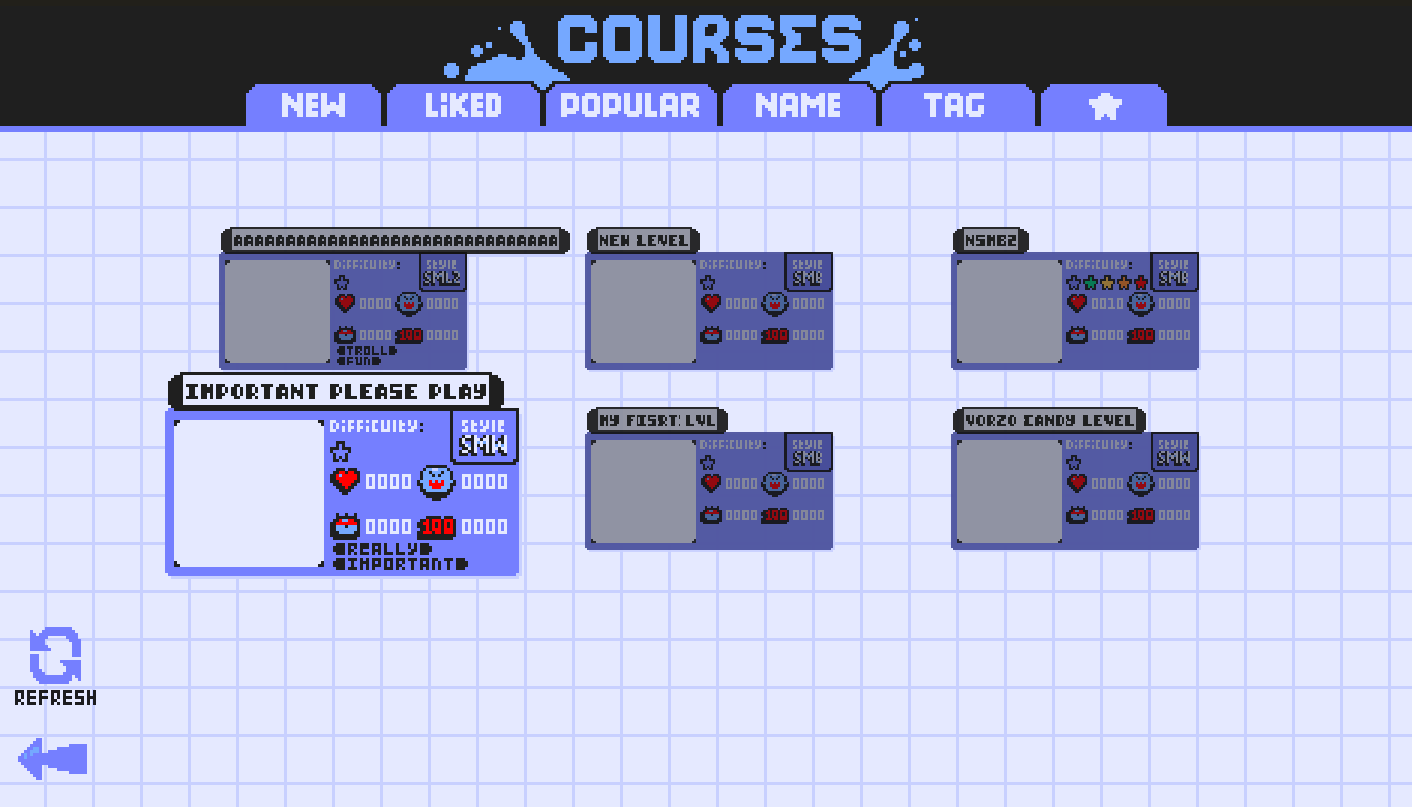Toggle the green difficulty star on NSMB2
Screen dimensions: 1412x807
pyautogui.click(x=1090, y=282)
